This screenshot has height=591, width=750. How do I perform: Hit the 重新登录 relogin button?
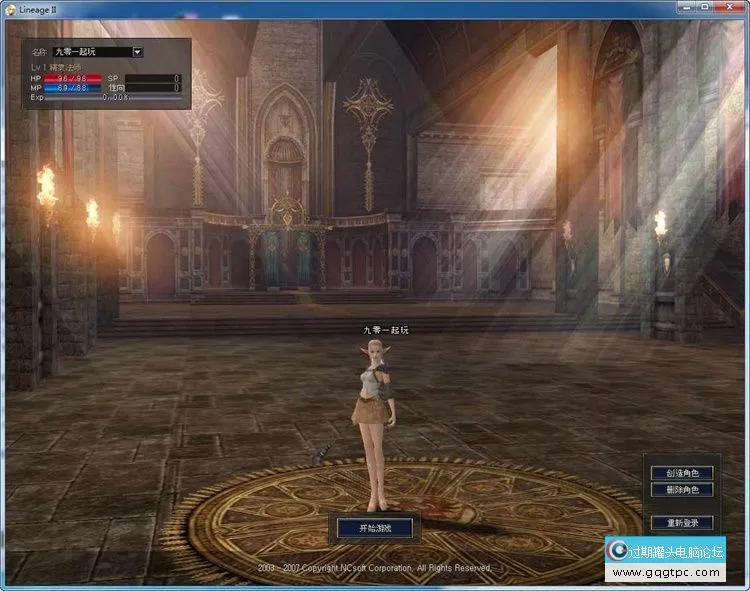coord(681,523)
